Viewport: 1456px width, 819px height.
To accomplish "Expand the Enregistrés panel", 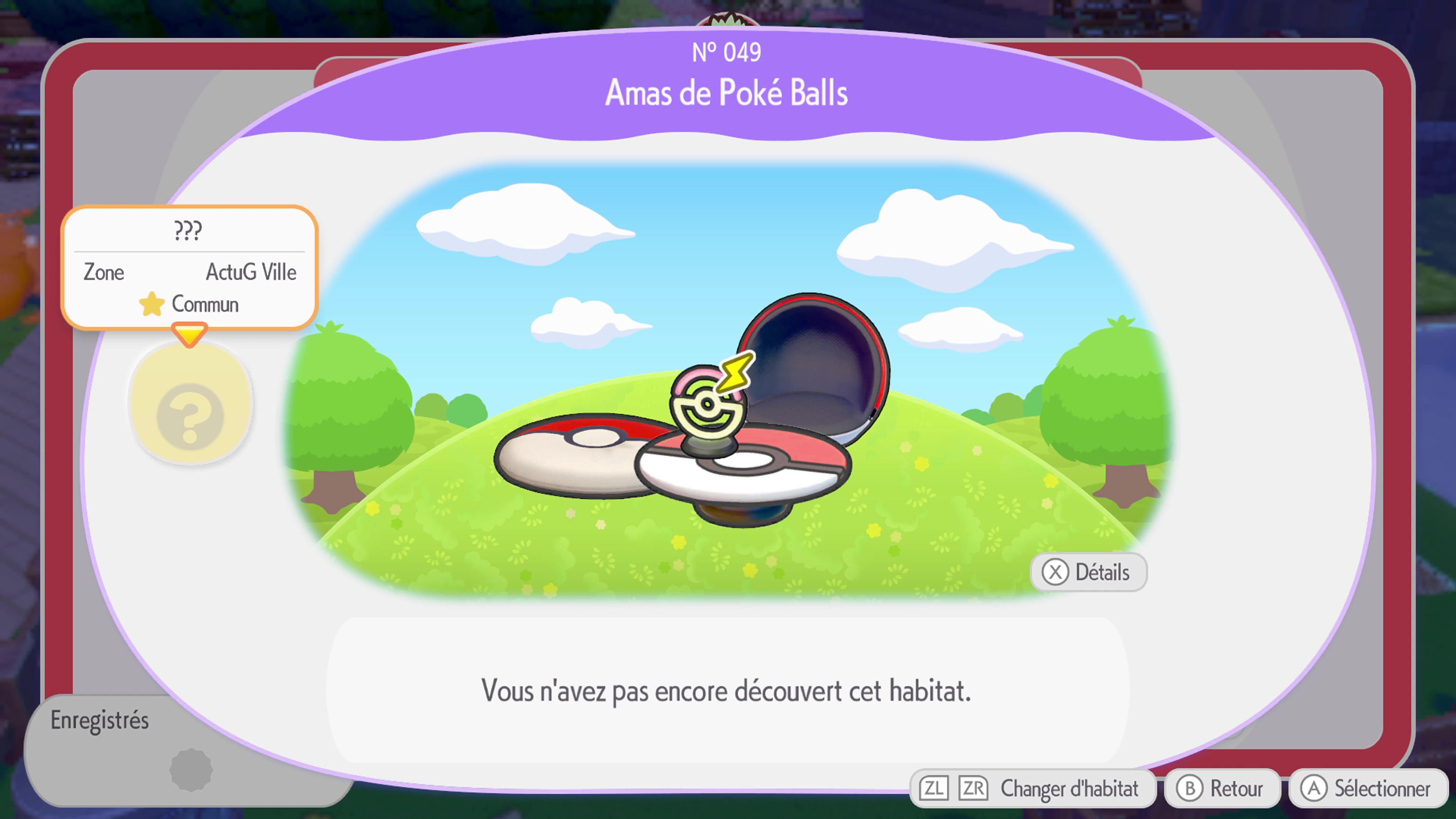I will 100,720.
